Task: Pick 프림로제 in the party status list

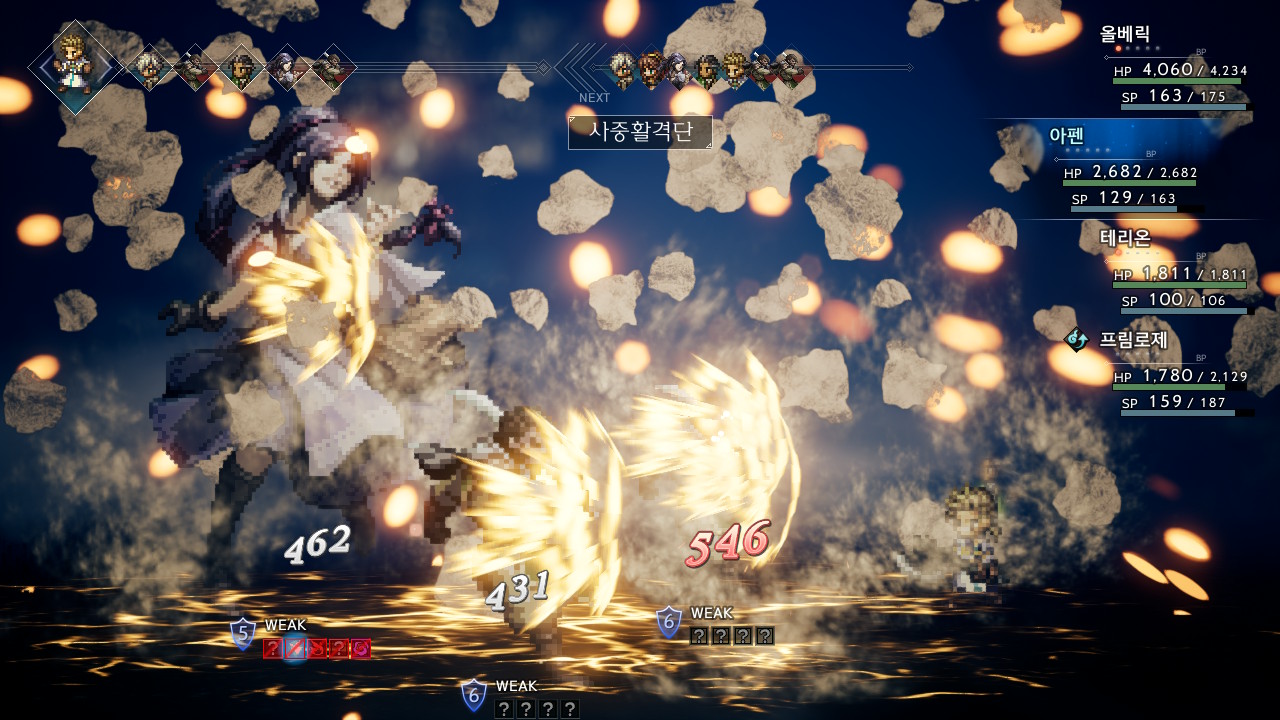Action: 1133,339
